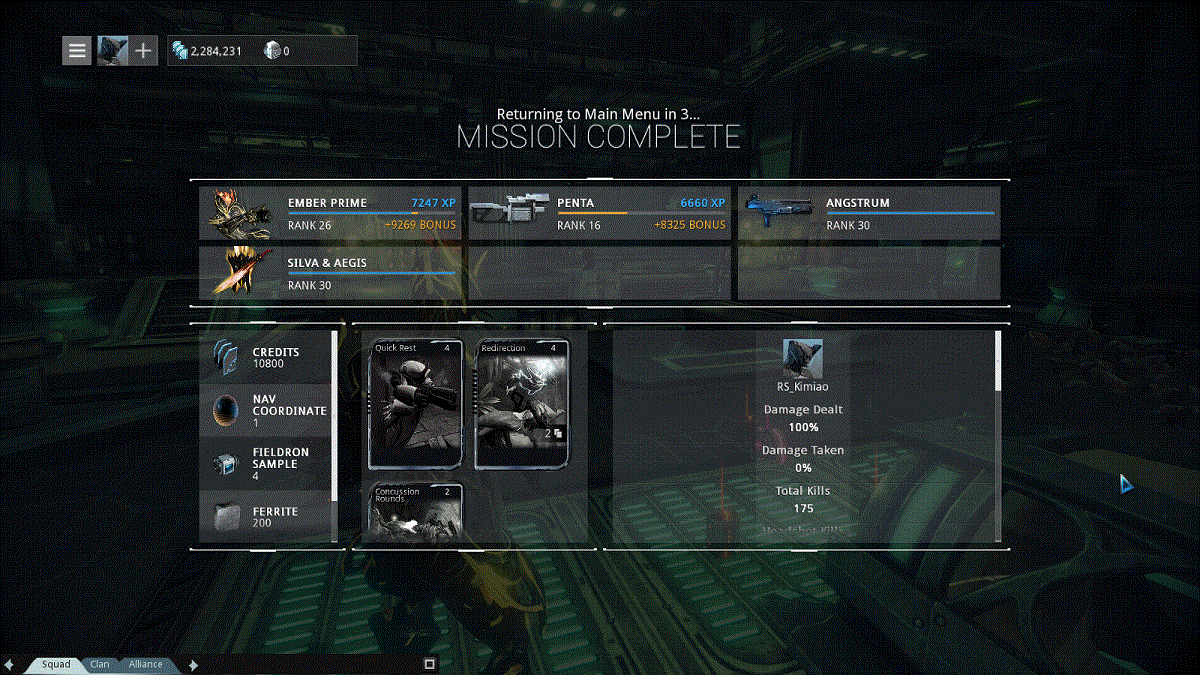Select the Angstrum weapon entry
The image size is (1200, 675).
click(869, 213)
